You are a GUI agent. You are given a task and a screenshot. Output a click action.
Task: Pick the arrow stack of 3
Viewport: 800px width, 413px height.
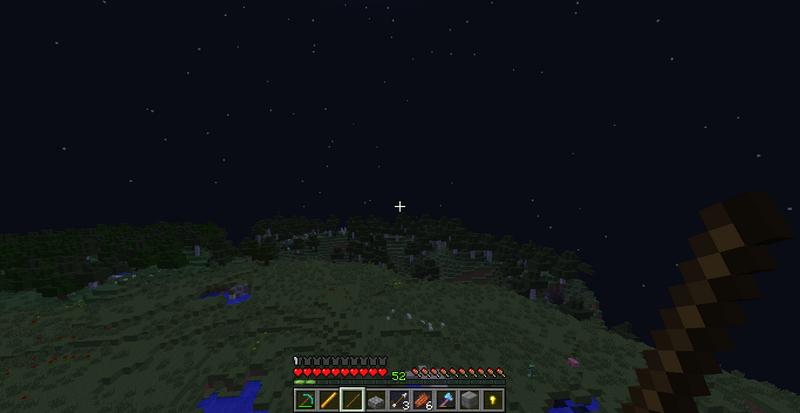tap(398, 400)
